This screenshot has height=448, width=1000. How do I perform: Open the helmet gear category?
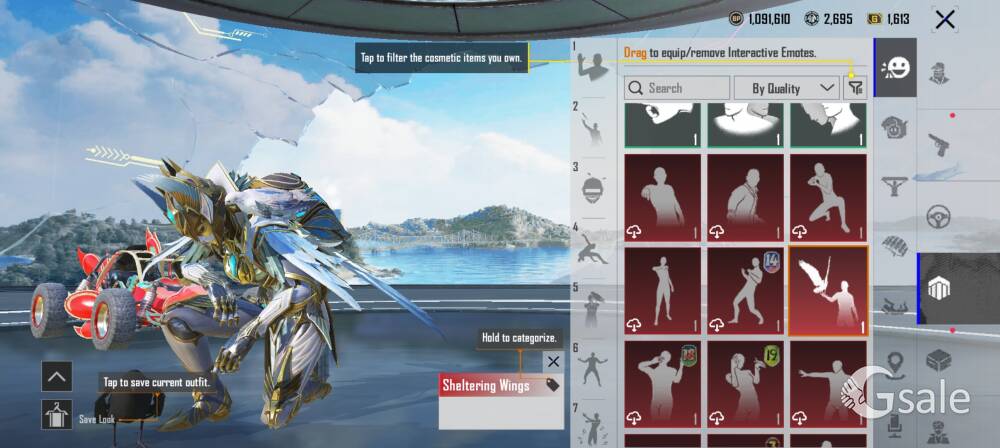895,127
